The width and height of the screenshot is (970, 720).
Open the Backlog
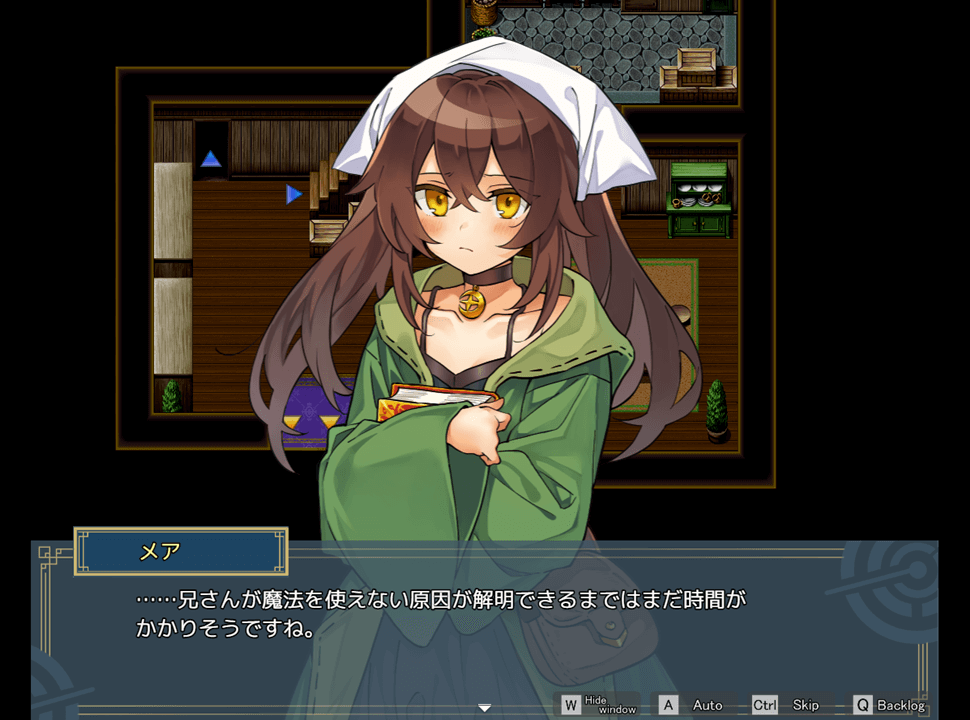click(890, 705)
